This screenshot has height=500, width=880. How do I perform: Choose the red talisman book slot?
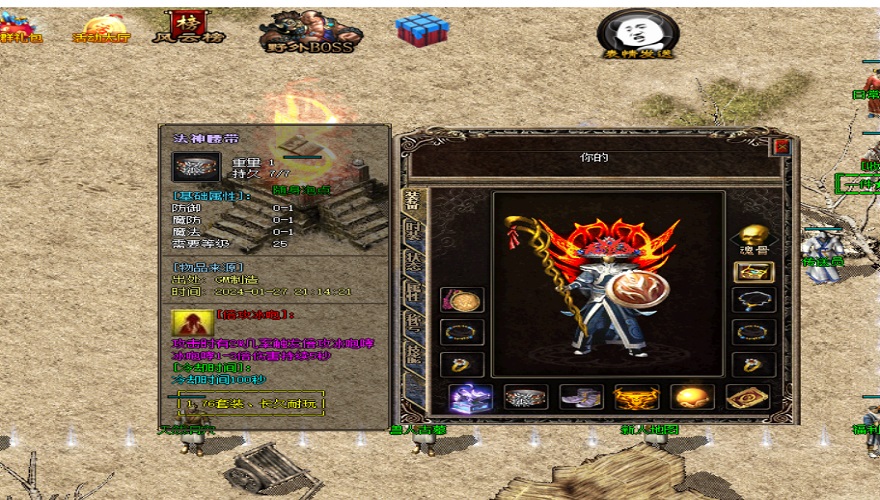(747, 398)
